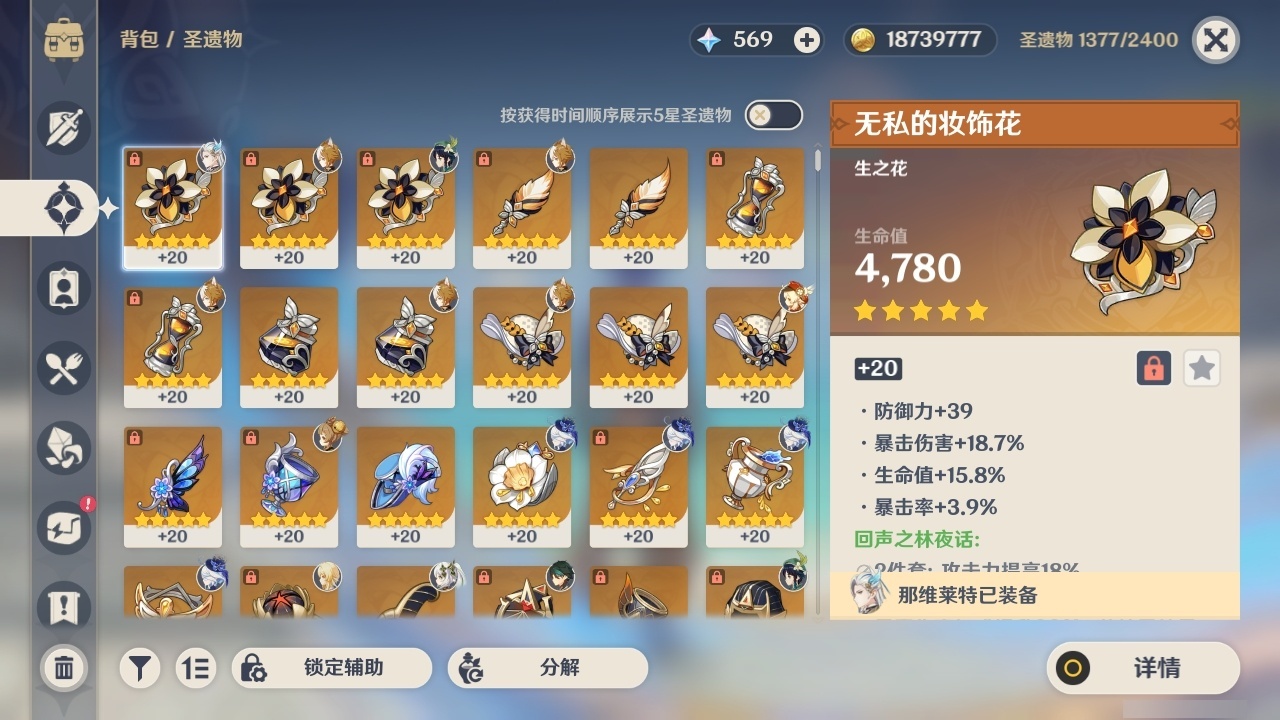Mark the artifact with the star toggle
Image resolution: width=1280 pixels, height=720 pixels.
1201,368
